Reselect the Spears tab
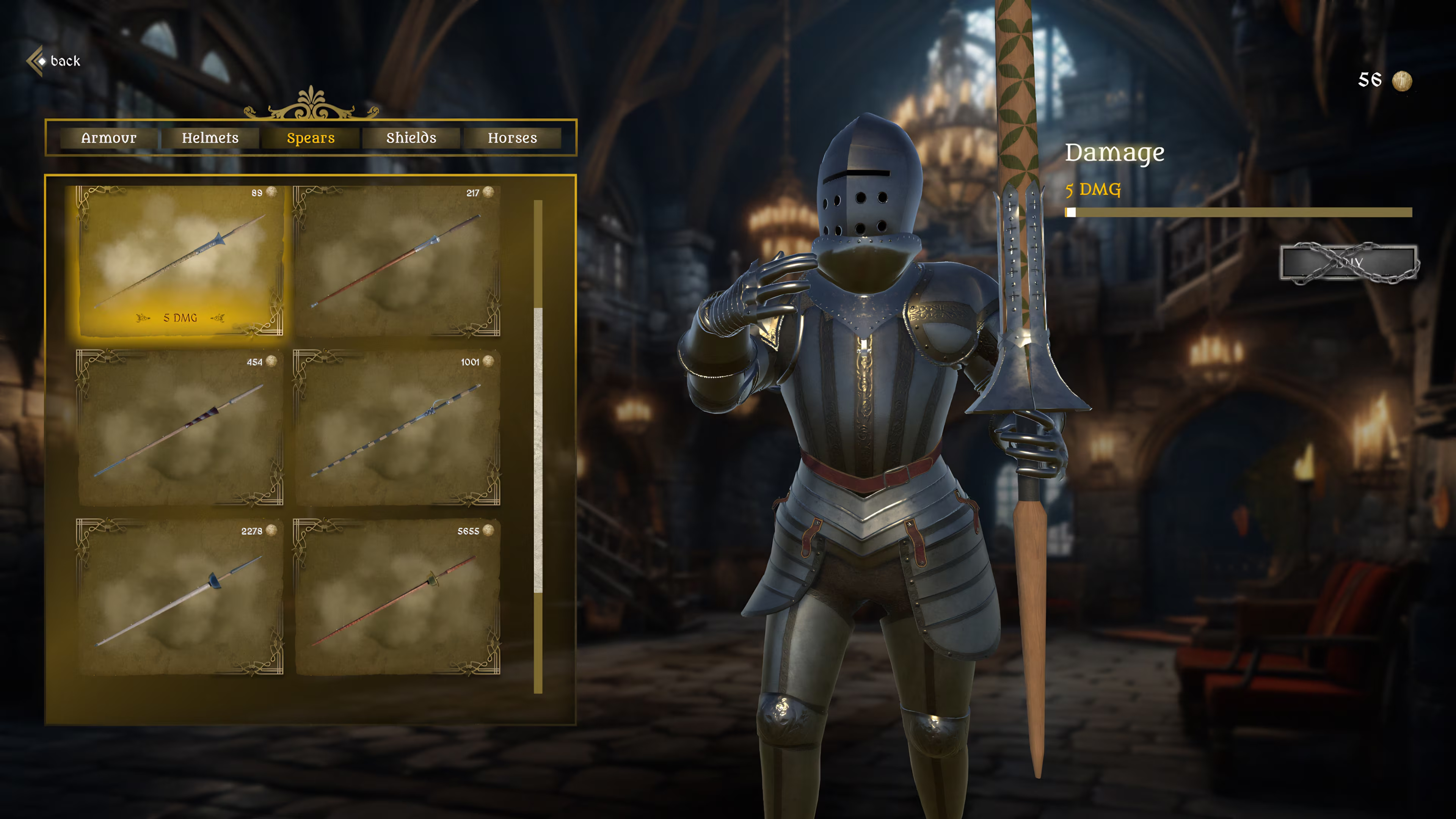Screen dimensions: 1456x819 pyautogui.click(x=310, y=137)
